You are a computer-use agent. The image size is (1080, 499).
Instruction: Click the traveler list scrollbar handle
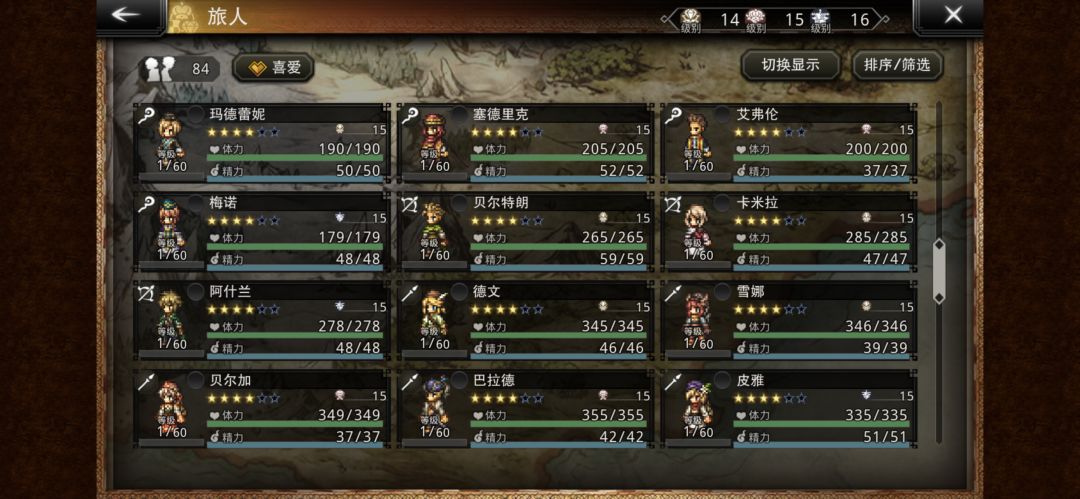tap(938, 271)
